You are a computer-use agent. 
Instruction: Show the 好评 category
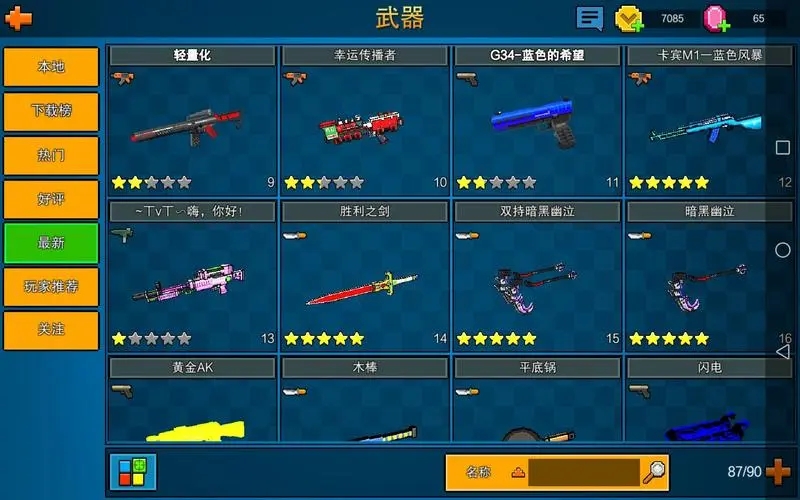point(51,199)
